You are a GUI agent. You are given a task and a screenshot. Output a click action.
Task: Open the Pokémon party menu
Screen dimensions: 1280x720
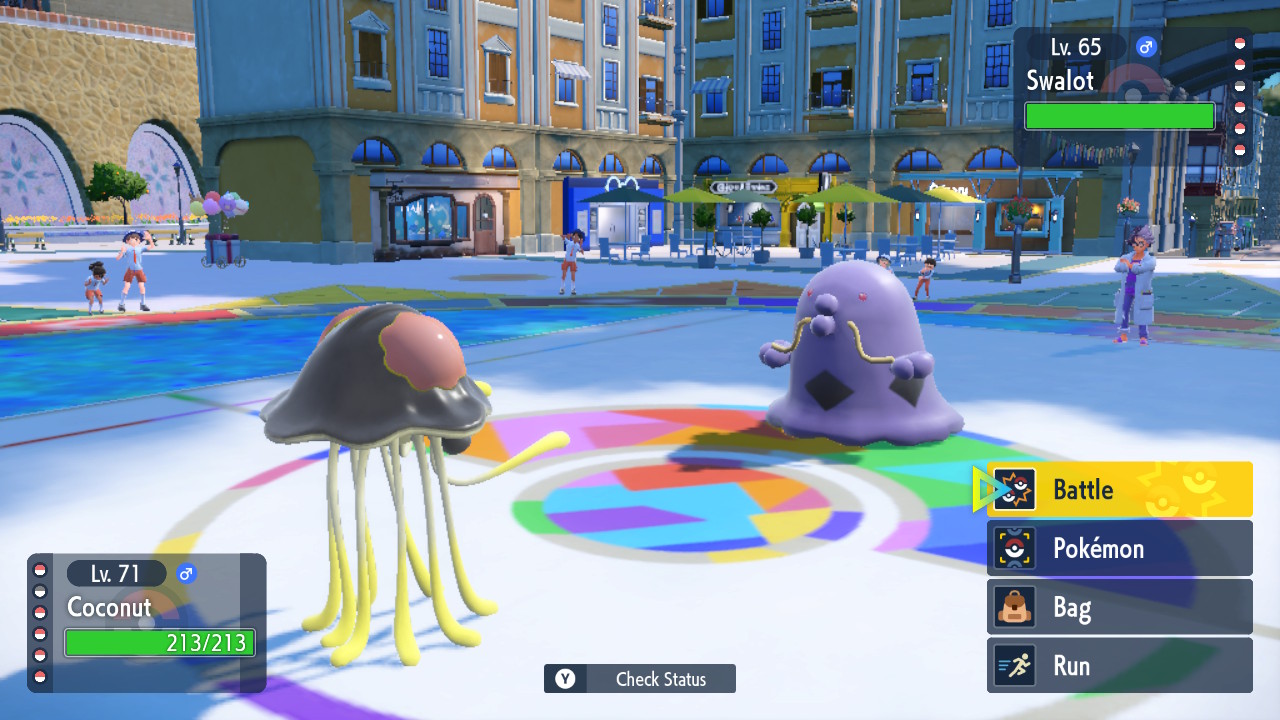point(1119,548)
